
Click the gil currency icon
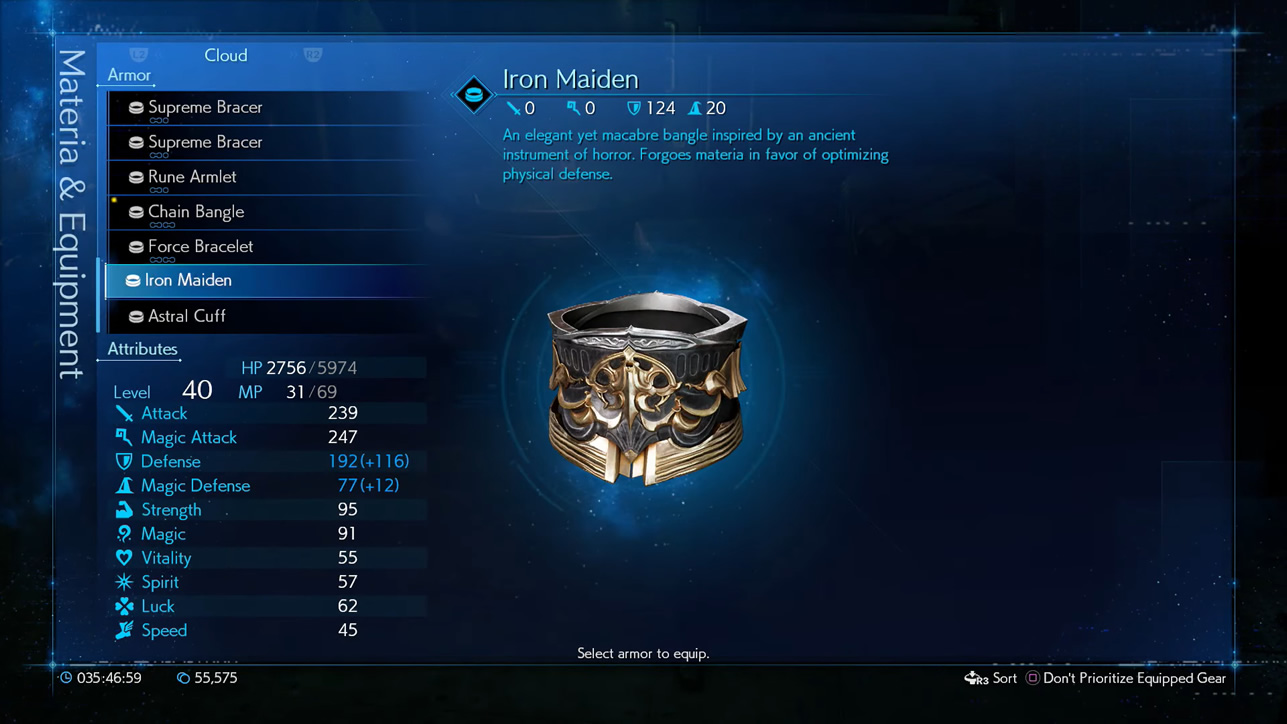(182, 678)
